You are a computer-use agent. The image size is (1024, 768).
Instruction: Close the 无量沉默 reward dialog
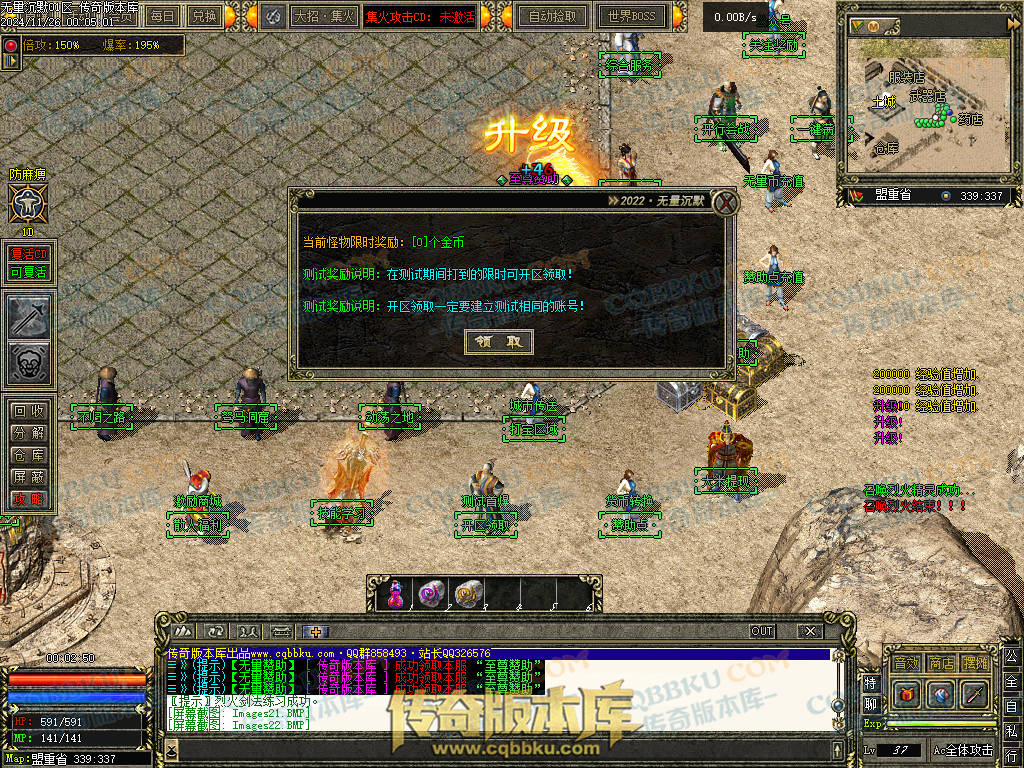[x=727, y=203]
